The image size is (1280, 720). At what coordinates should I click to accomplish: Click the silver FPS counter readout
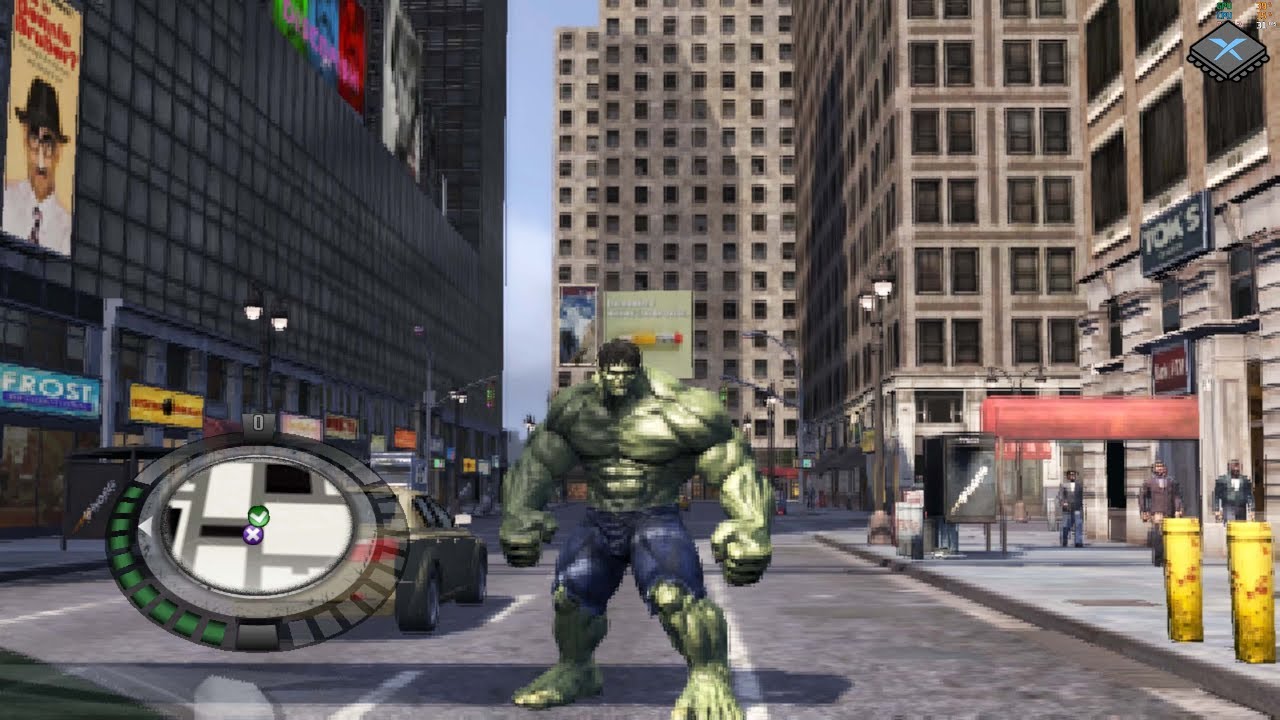pos(1262,25)
